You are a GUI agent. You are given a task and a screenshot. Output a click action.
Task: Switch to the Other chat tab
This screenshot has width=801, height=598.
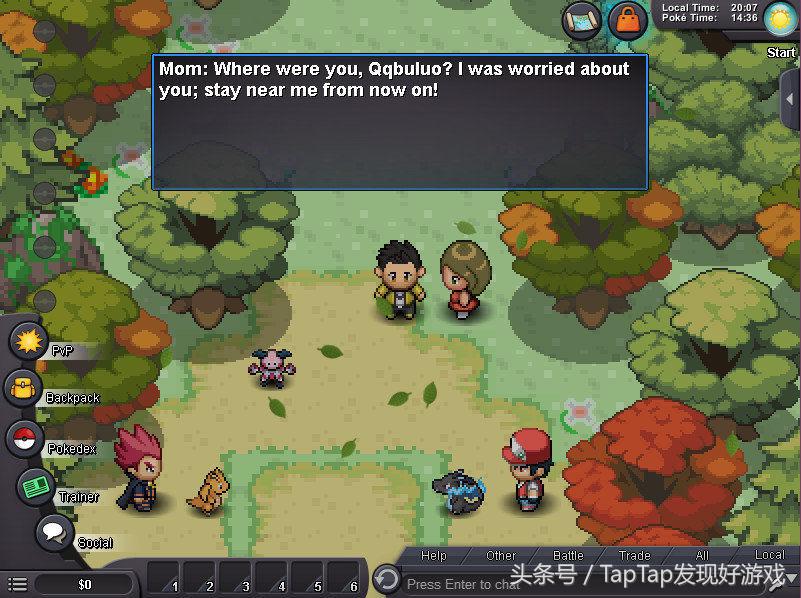pos(501,556)
